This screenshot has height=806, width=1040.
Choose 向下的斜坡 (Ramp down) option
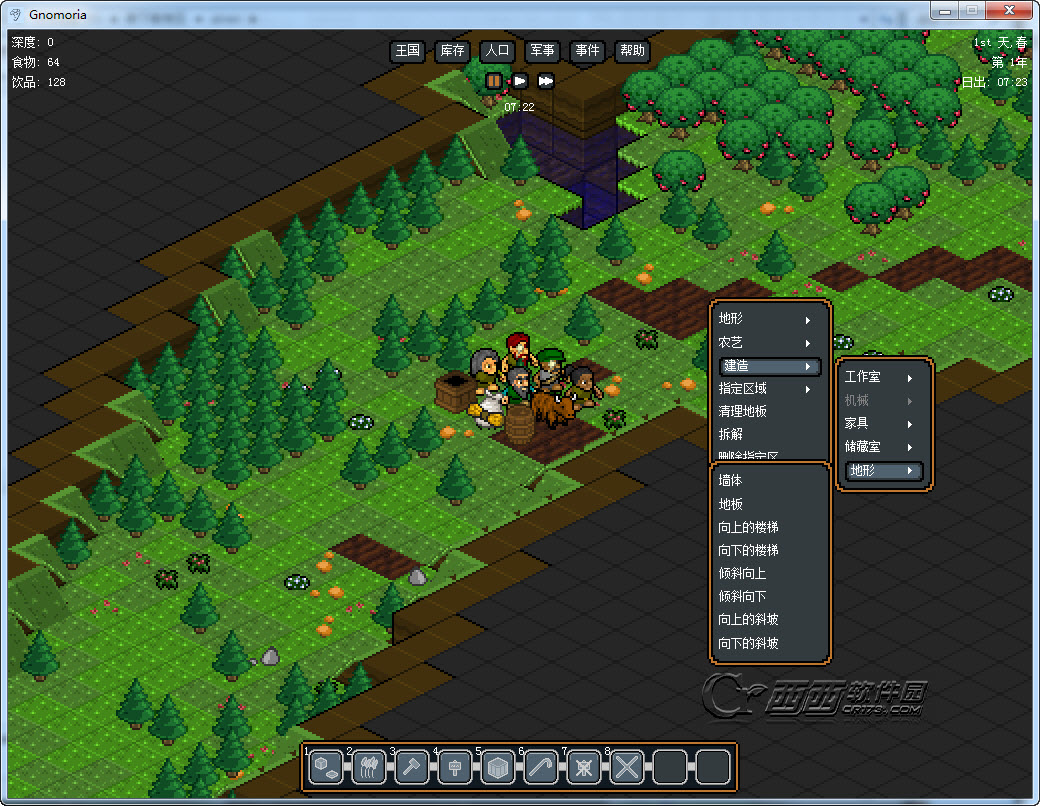coord(748,643)
